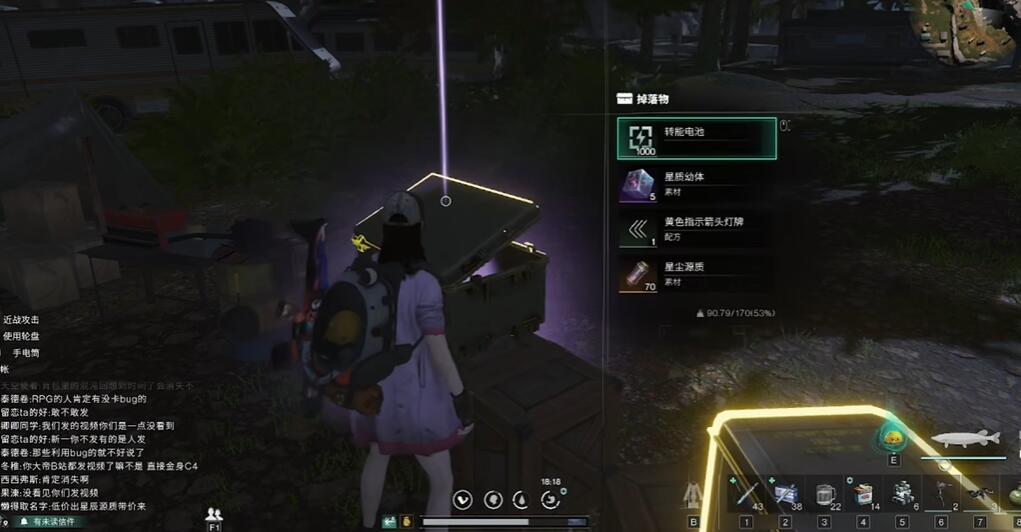The width and height of the screenshot is (1021, 532).
Task: Click the yellow creature companion icon
Action: [893, 438]
